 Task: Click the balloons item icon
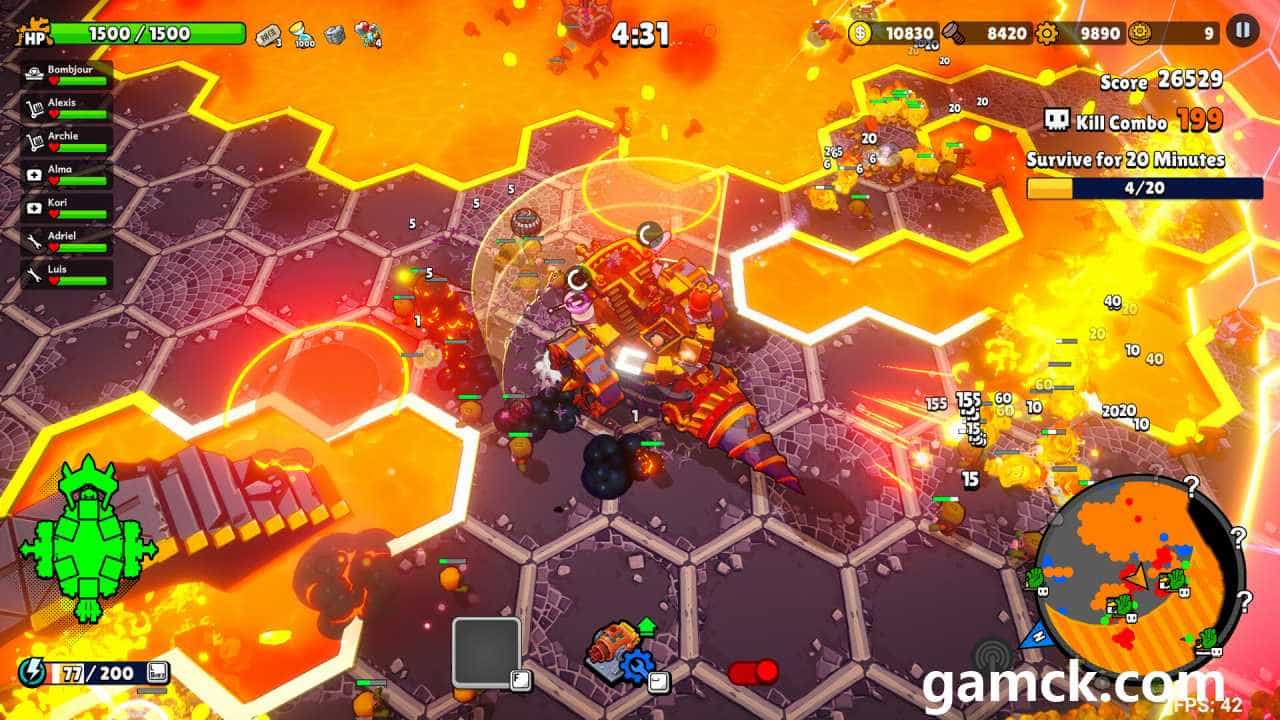(368, 35)
